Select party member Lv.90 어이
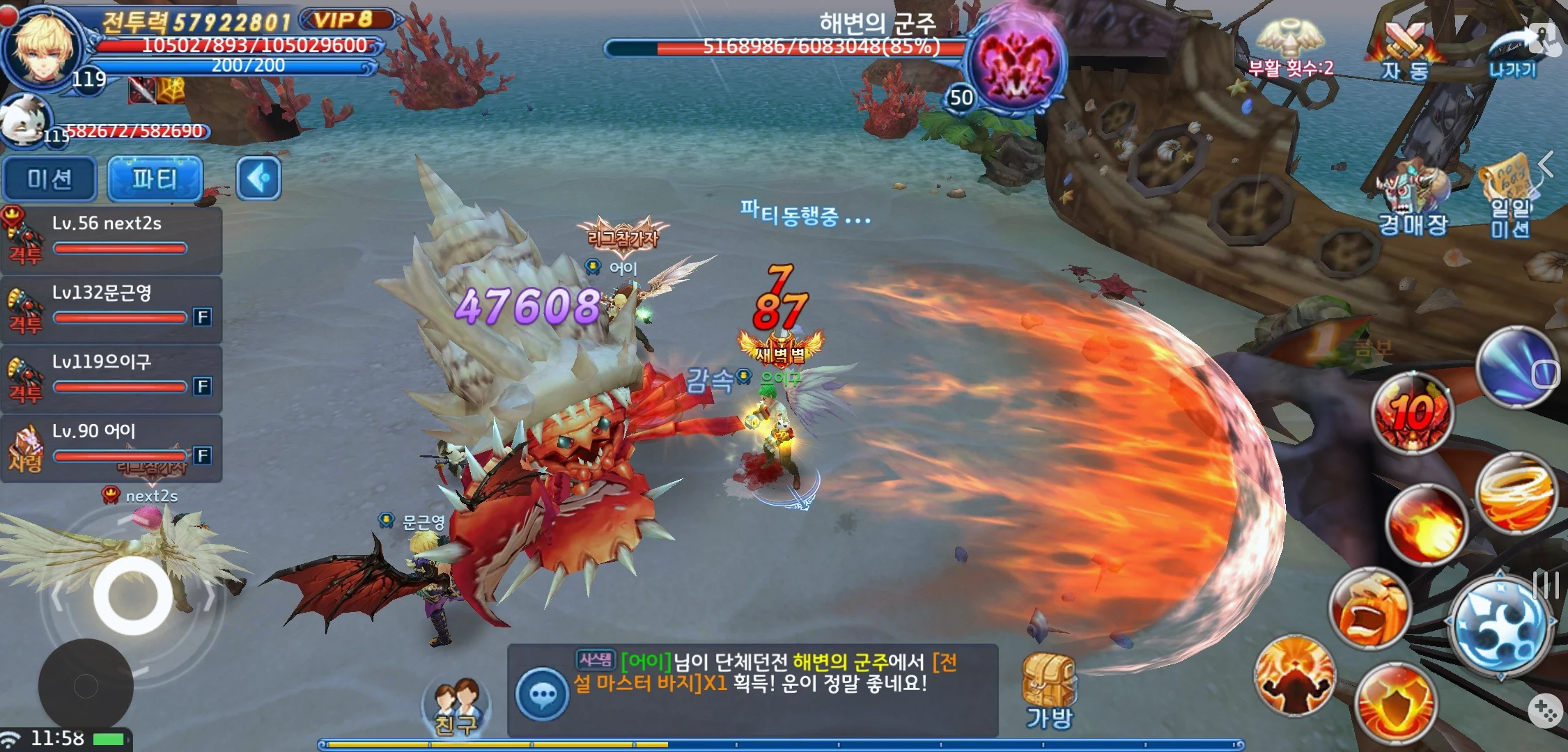1568x752 pixels. (x=111, y=447)
